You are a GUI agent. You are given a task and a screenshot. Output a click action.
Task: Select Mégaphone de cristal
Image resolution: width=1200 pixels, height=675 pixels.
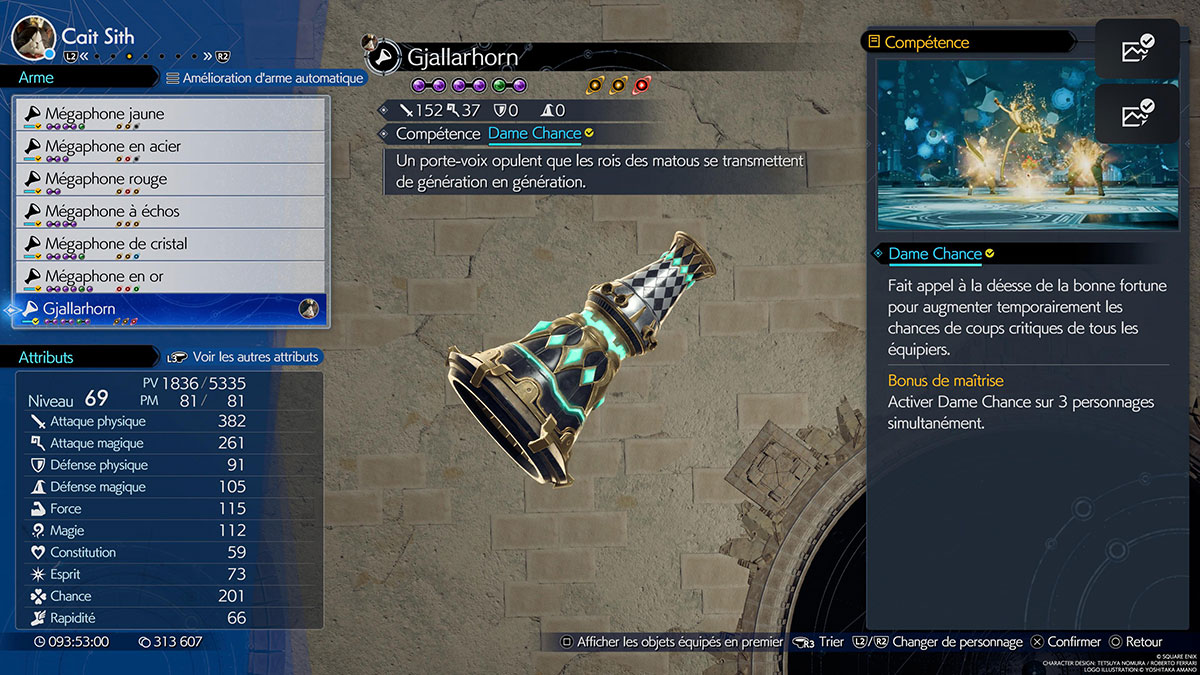(170, 244)
